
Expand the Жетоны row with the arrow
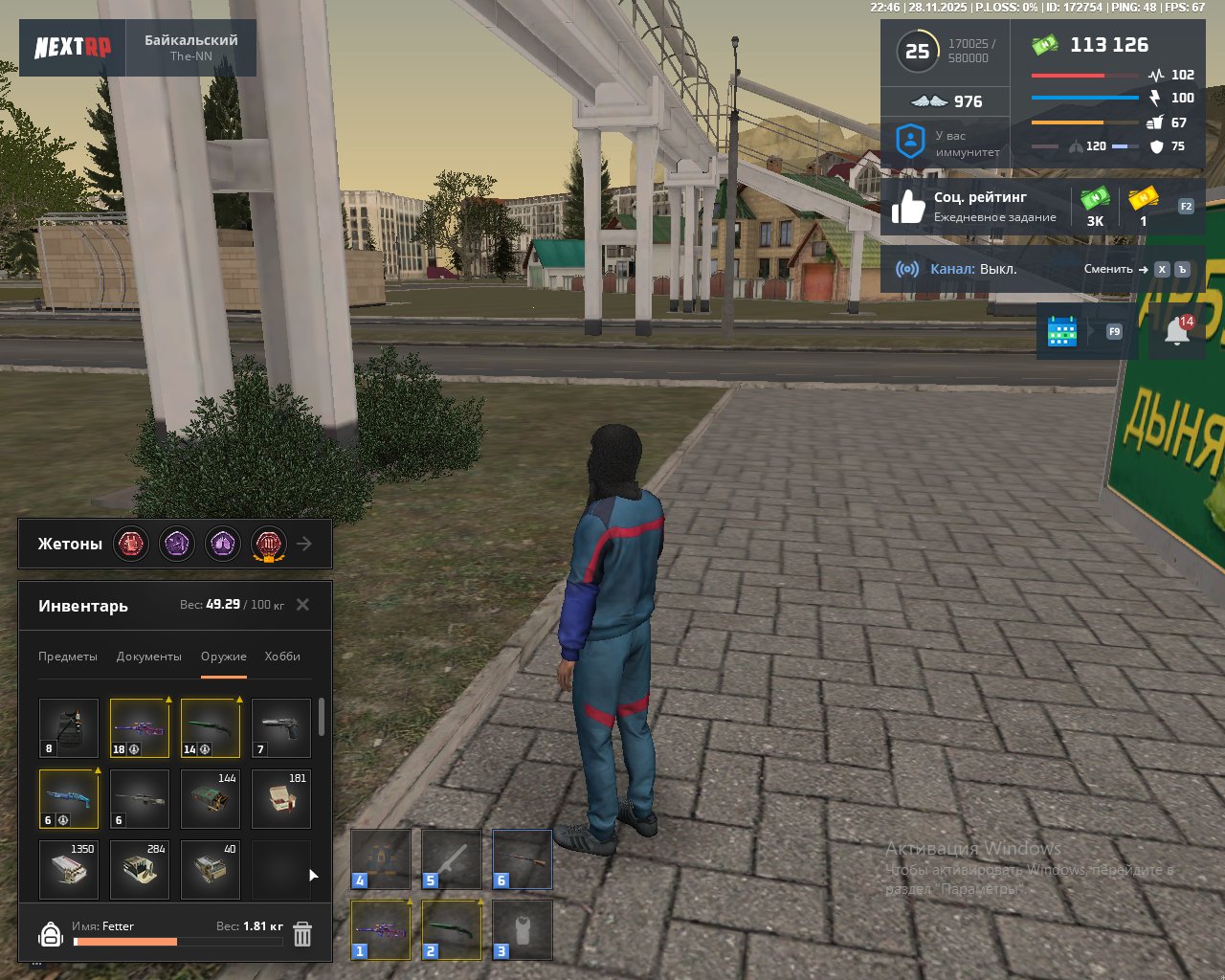point(304,544)
